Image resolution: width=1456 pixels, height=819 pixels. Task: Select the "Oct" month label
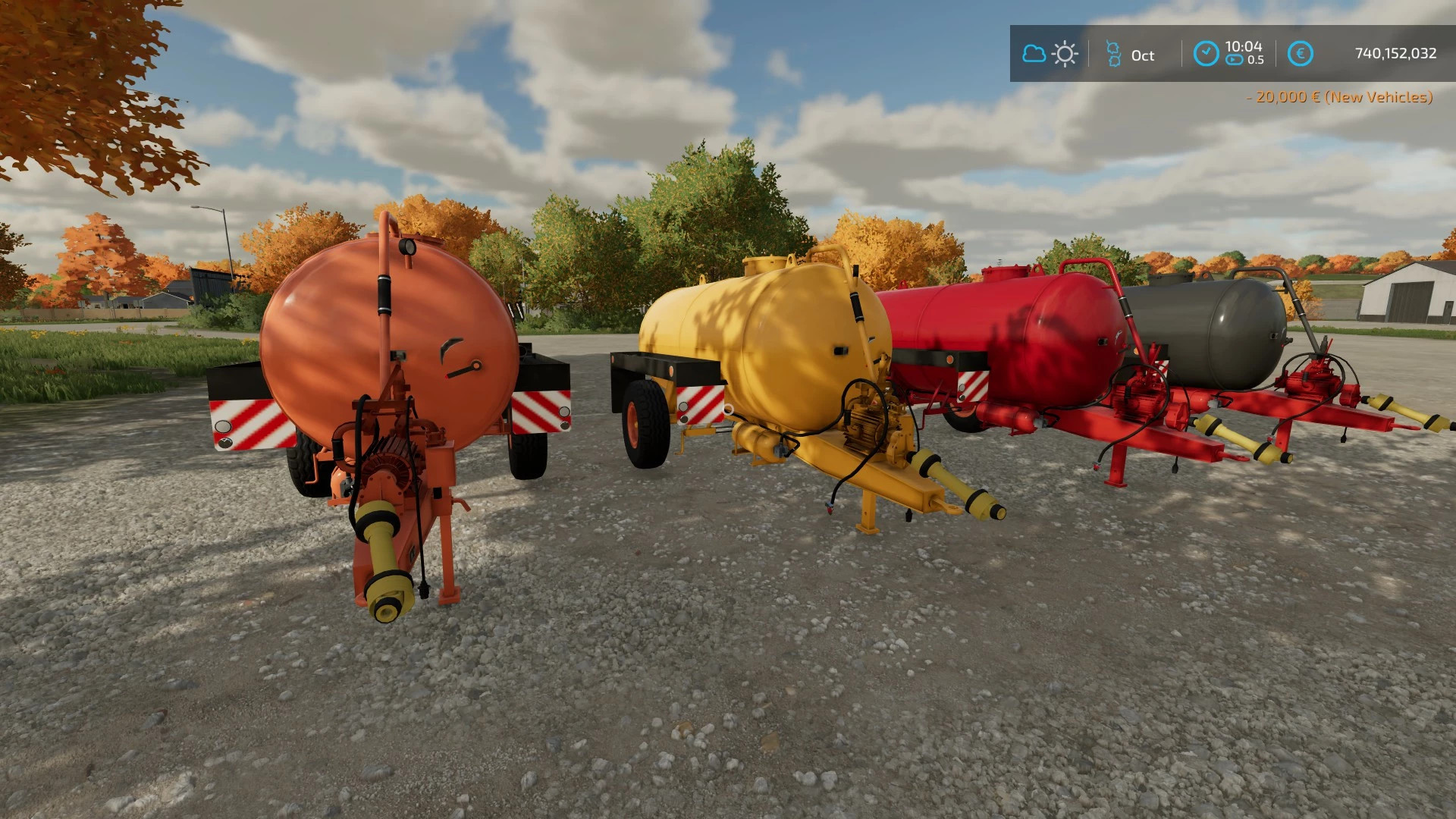coord(1141,55)
